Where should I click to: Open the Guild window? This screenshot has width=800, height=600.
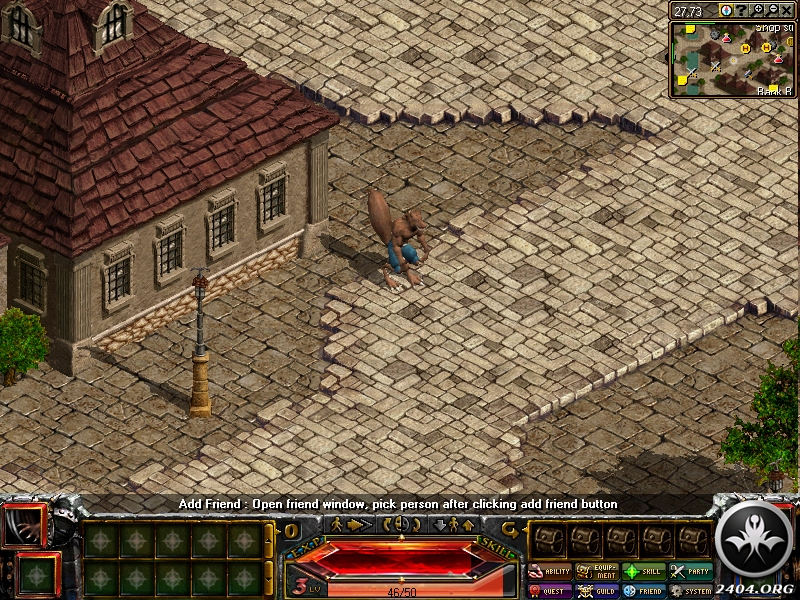[596, 591]
